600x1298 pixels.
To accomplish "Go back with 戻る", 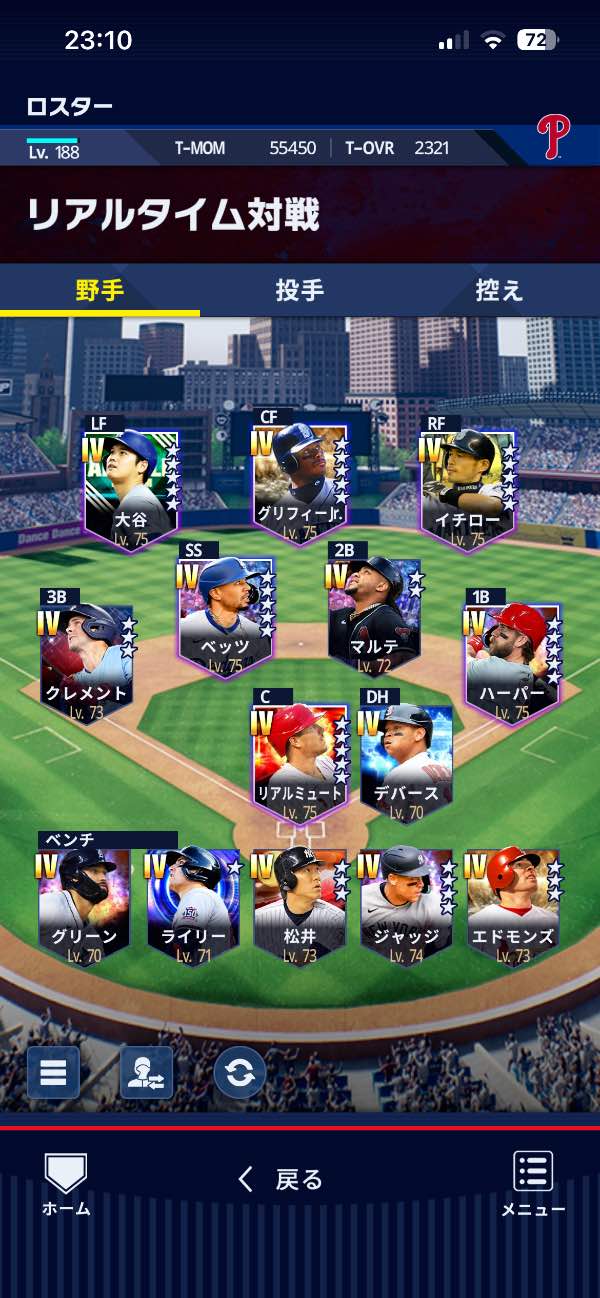I will (x=281, y=1180).
